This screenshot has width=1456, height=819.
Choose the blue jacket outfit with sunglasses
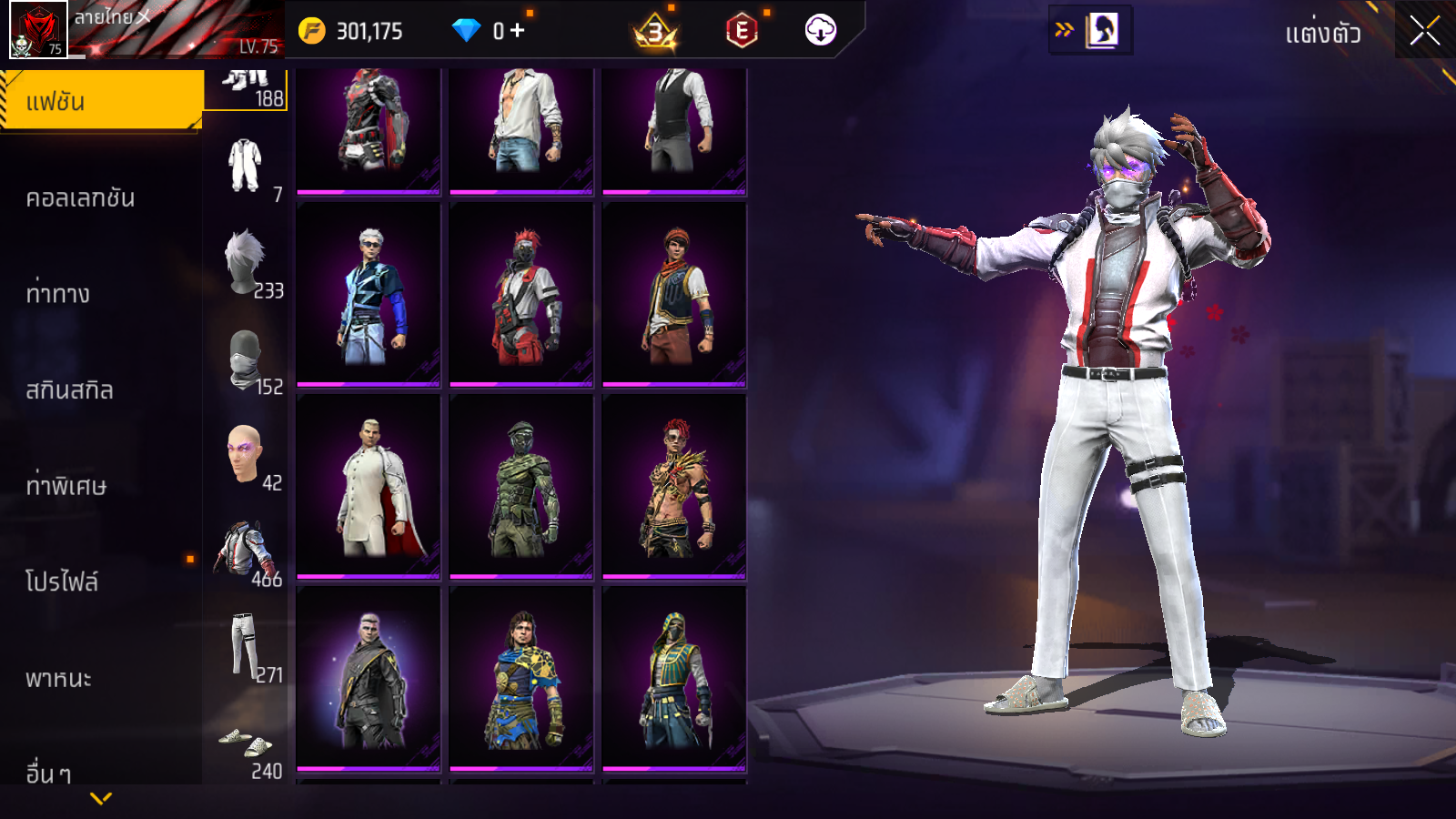coord(369,296)
